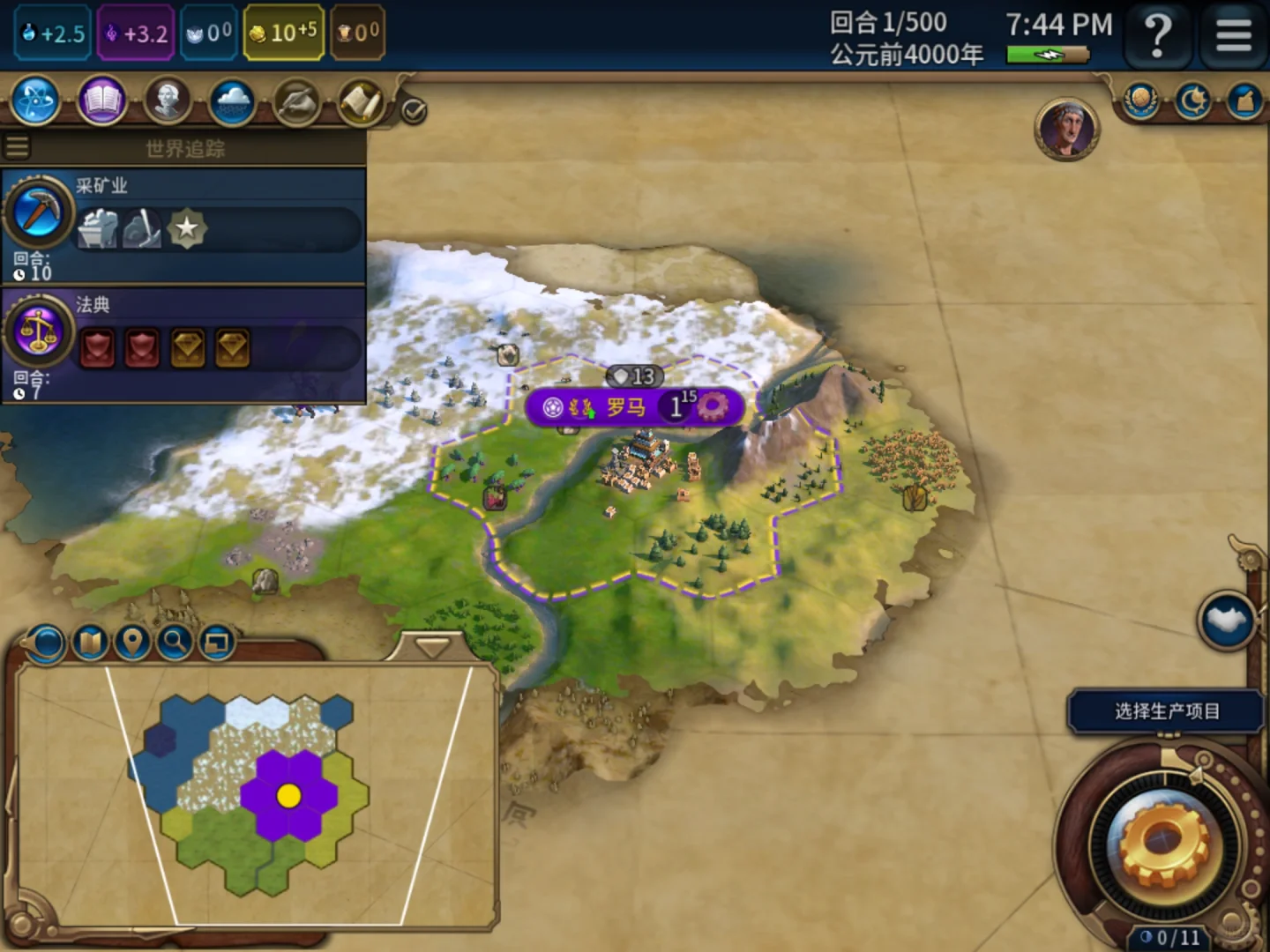The image size is (1270, 952).
Task: Collapse the minimap panel arrow
Action: pyautogui.click(x=432, y=648)
